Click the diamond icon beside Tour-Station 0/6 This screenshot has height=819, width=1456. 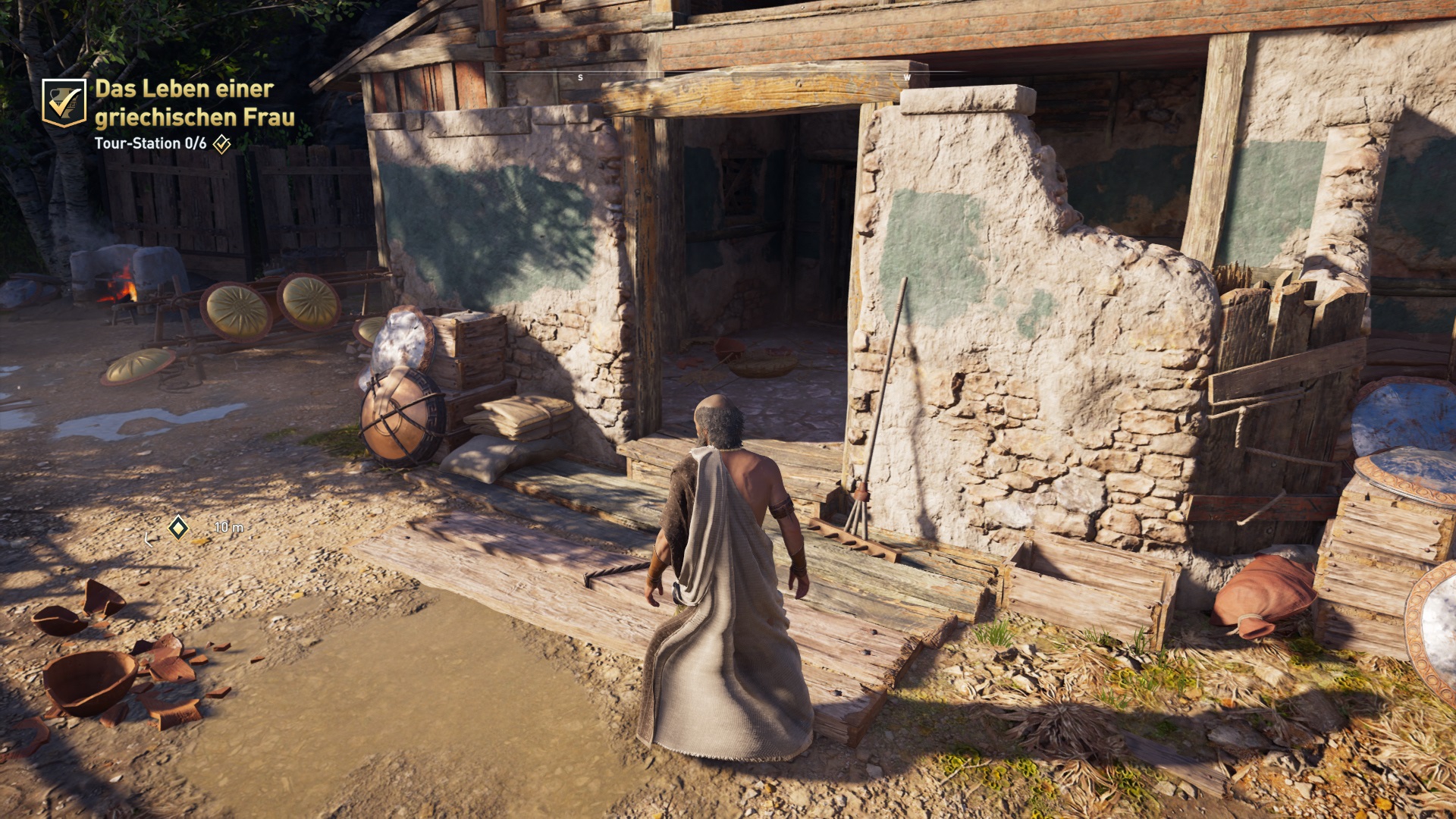tap(221, 144)
